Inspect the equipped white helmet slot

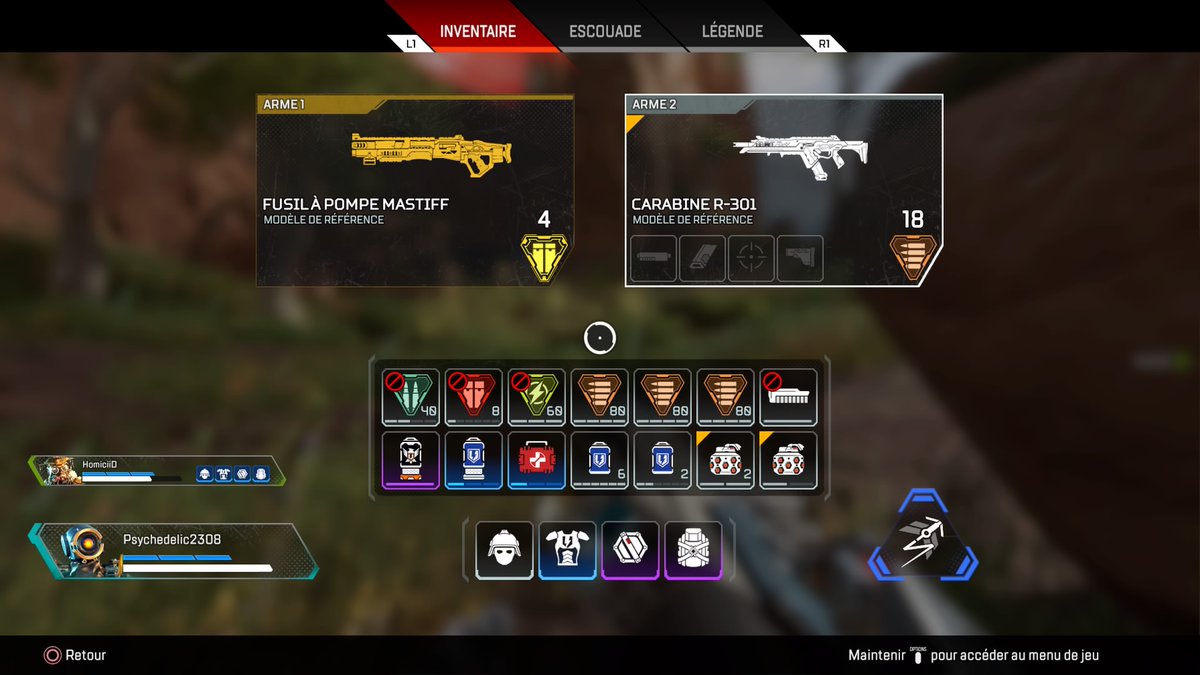[504, 549]
